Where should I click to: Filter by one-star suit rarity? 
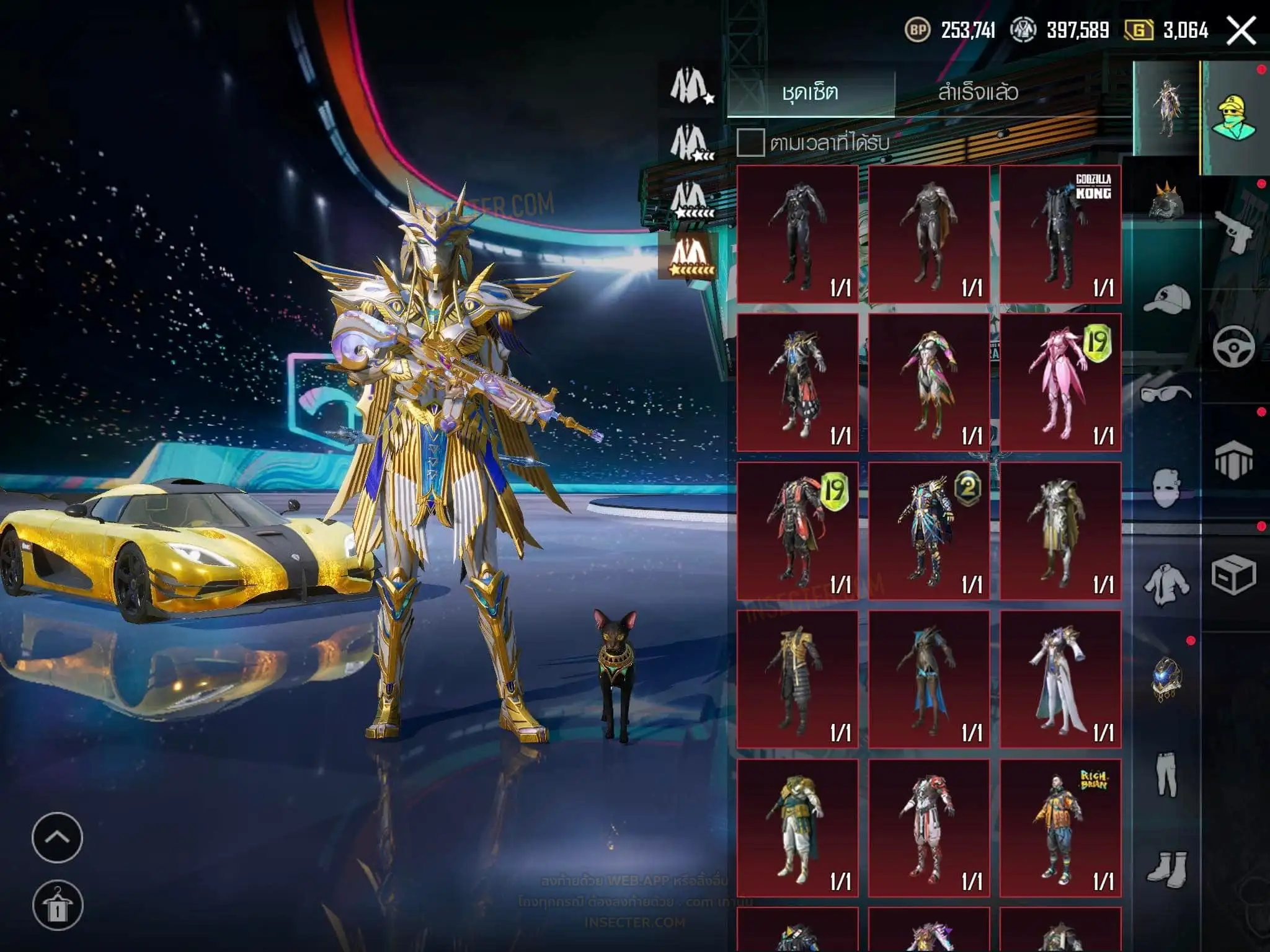pyautogui.click(x=691, y=86)
